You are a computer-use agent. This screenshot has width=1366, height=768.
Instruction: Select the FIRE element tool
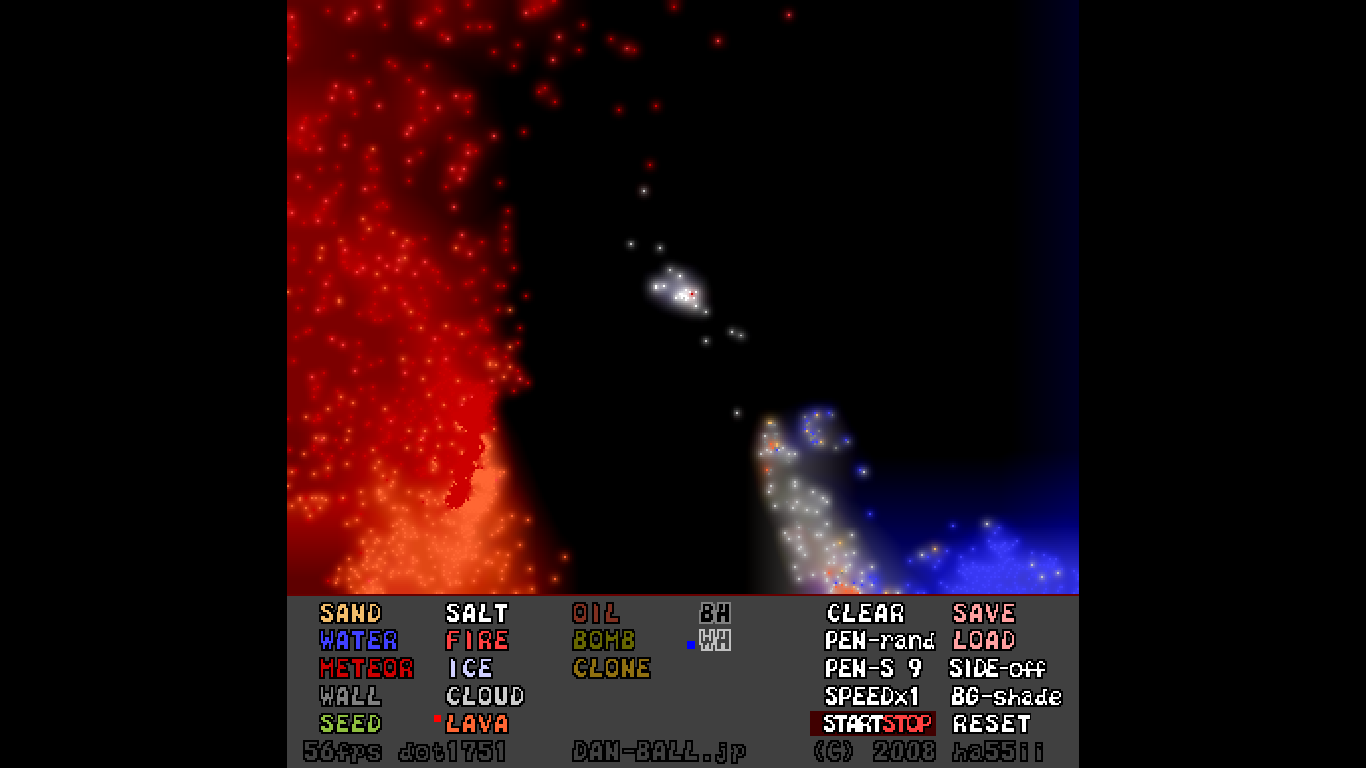[x=477, y=641]
